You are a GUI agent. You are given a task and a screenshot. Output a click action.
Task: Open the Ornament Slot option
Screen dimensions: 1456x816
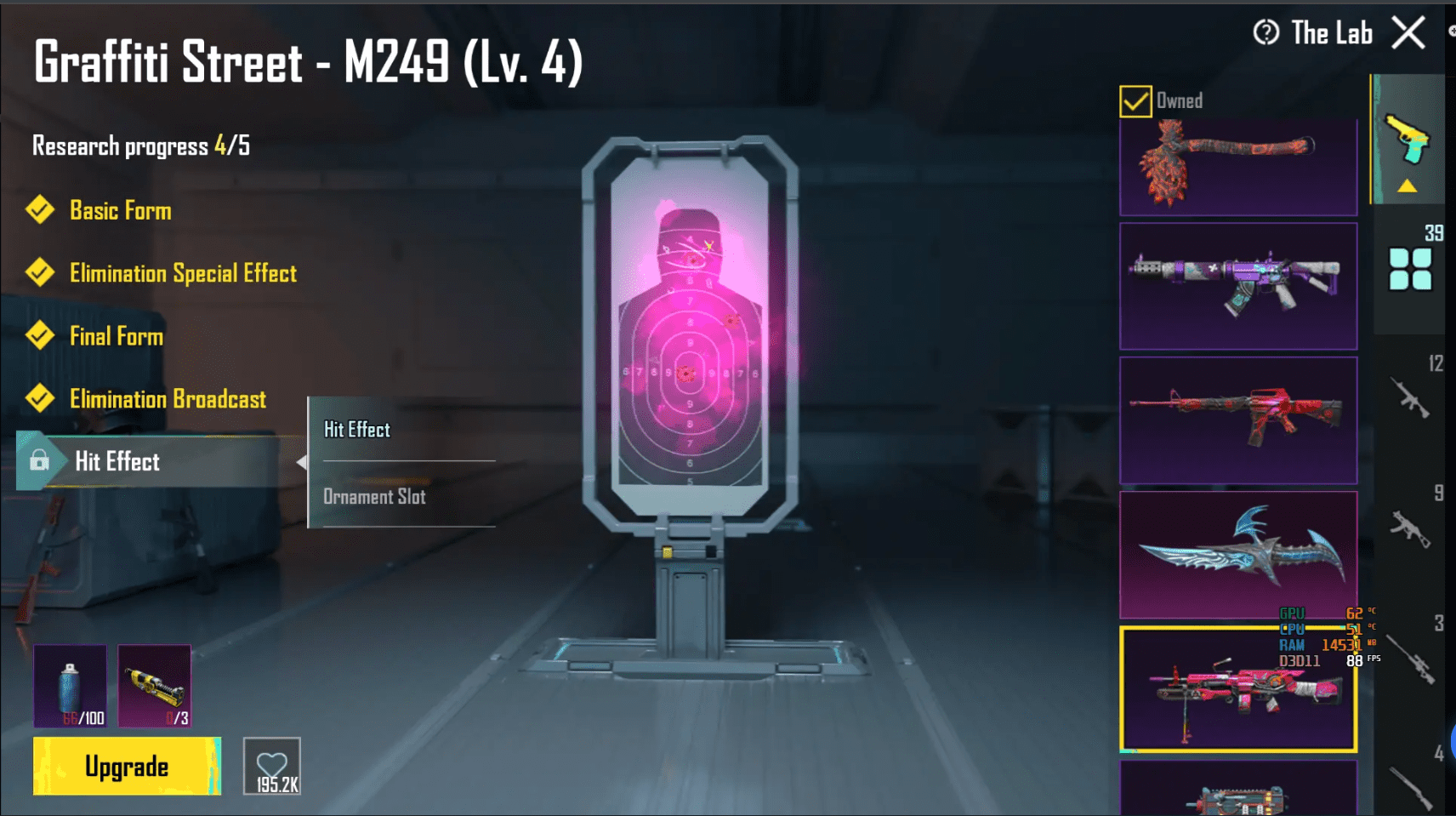[374, 496]
